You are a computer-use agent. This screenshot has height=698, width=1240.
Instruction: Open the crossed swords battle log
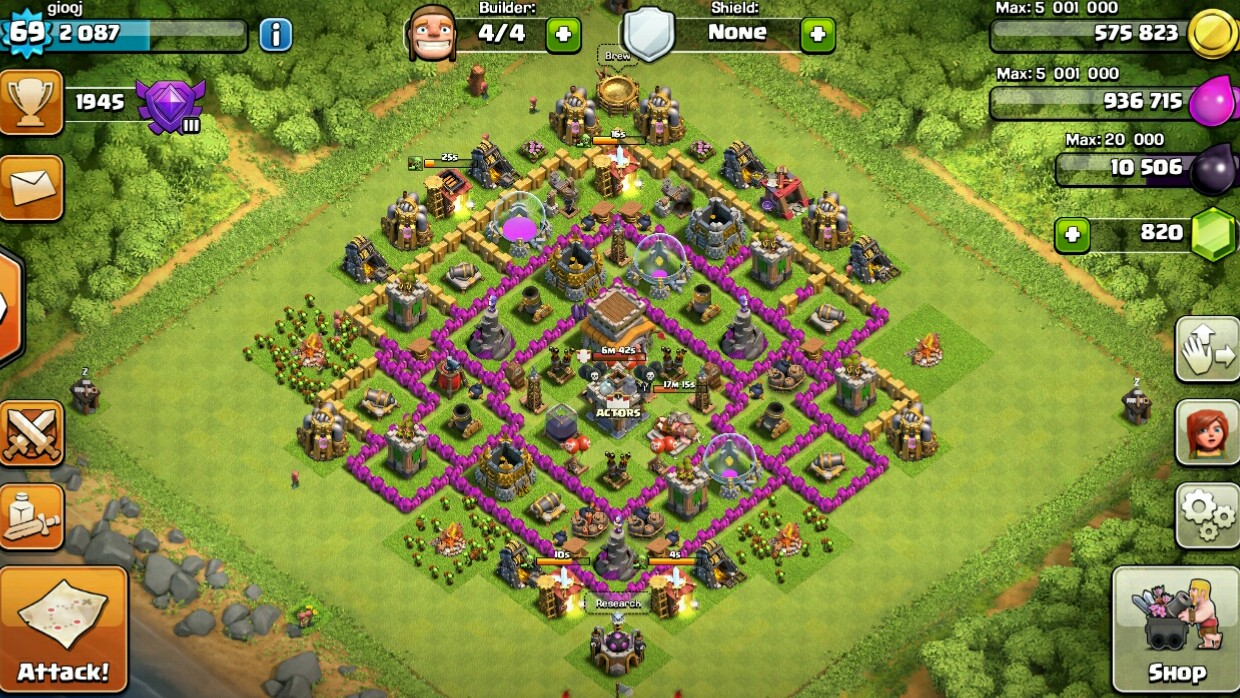tap(30, 434)
